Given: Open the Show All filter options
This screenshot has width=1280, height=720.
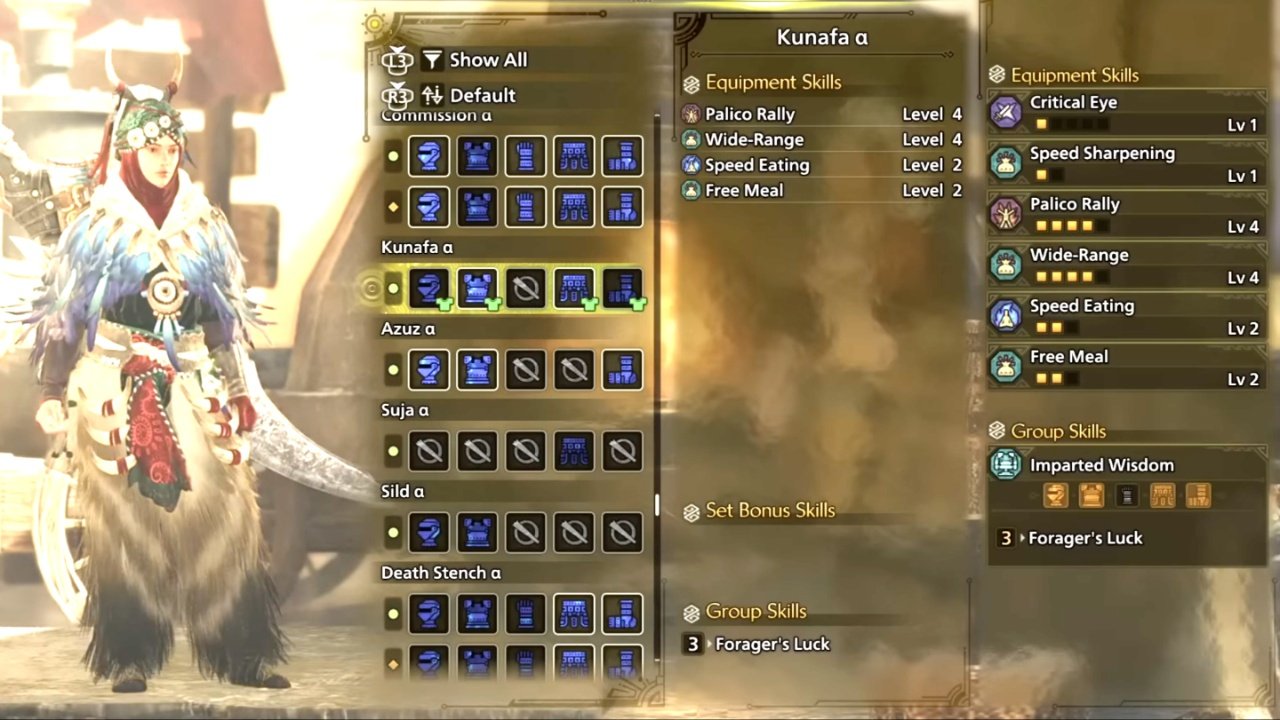Looking at the screenshot, I should click(488, 59).
